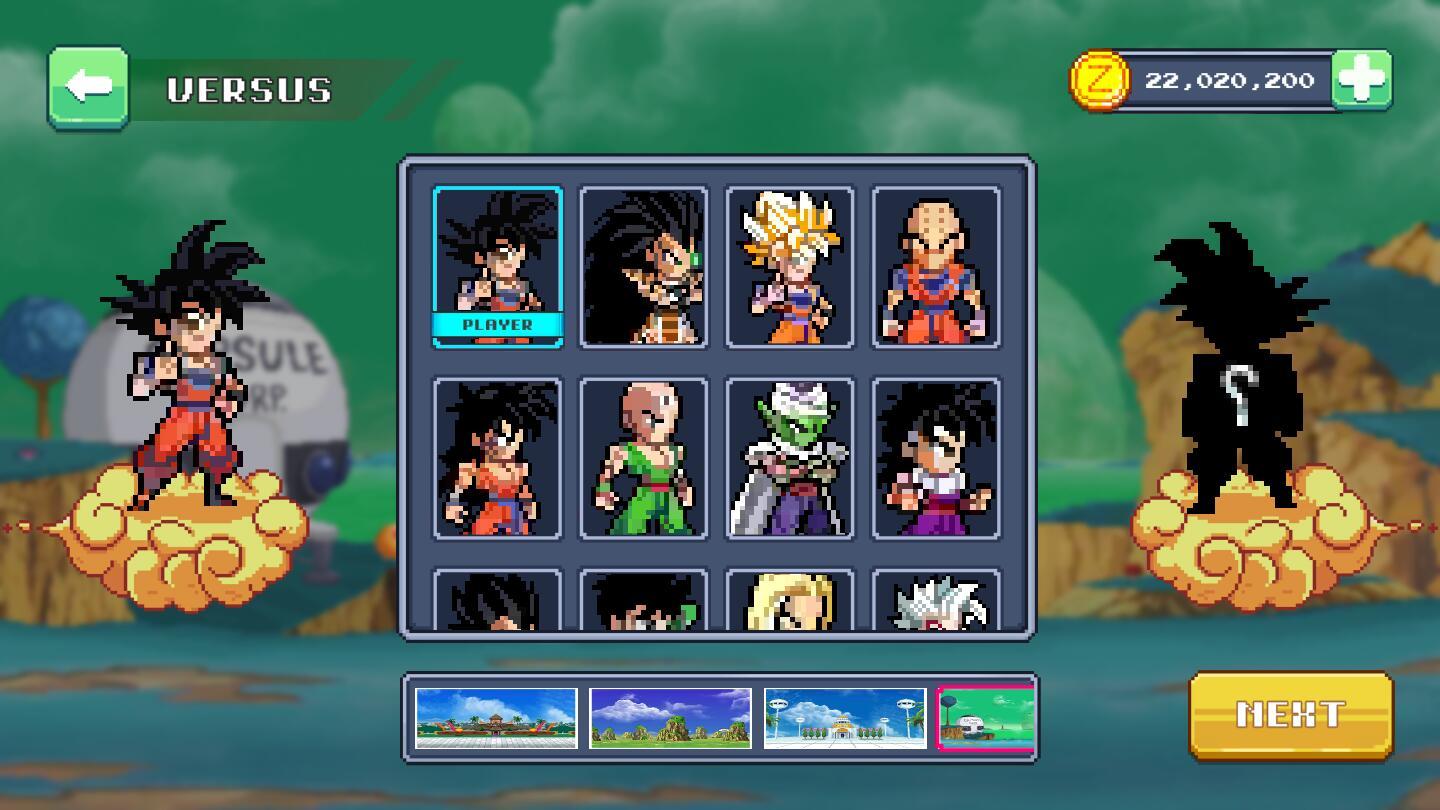Select the lookout stage with white pillars
This screenshot has width=1440, height=810.
pyautogui.click(x=844, y=718)
